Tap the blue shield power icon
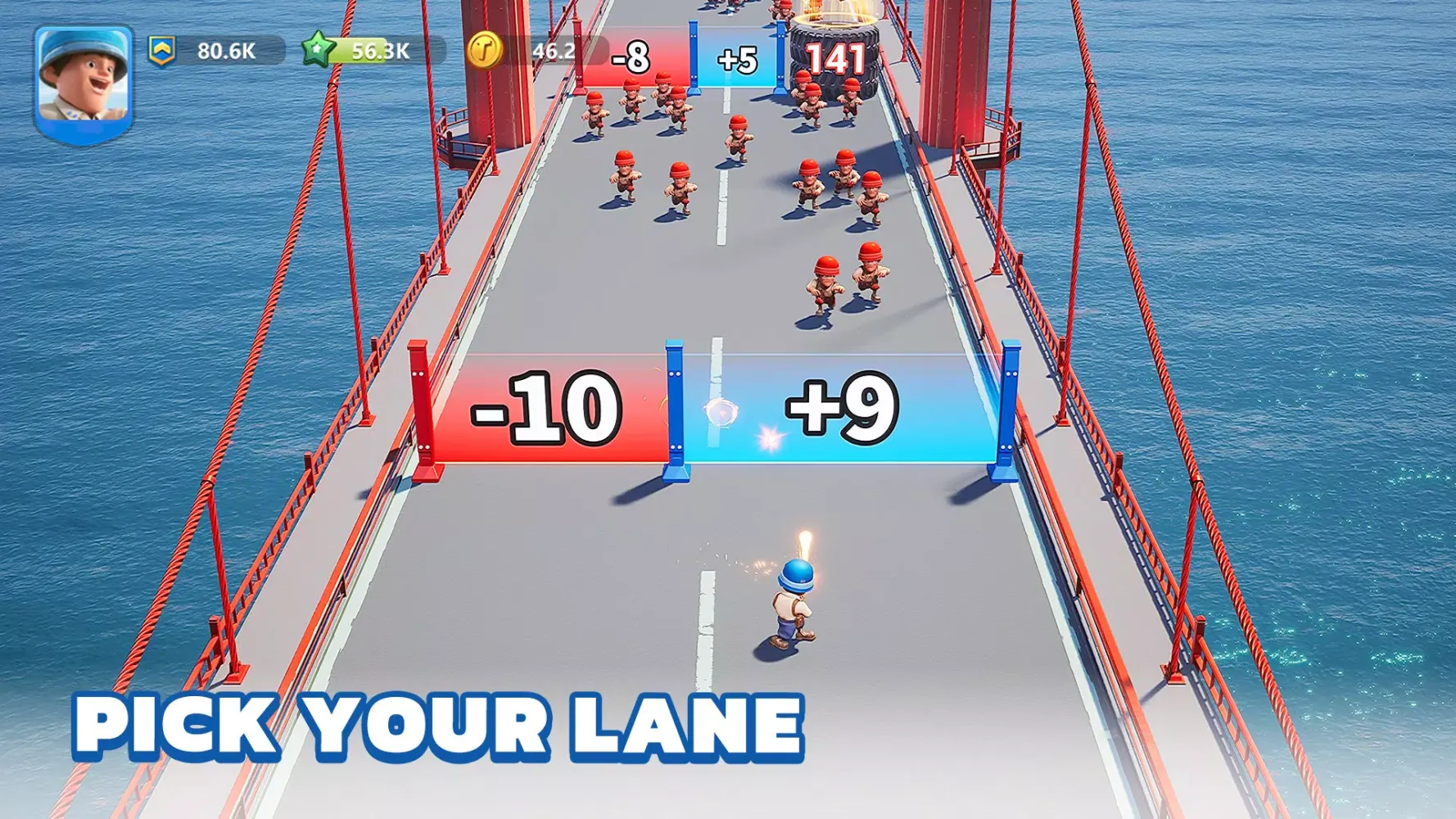1456x819 pixels. pos(162,51)
